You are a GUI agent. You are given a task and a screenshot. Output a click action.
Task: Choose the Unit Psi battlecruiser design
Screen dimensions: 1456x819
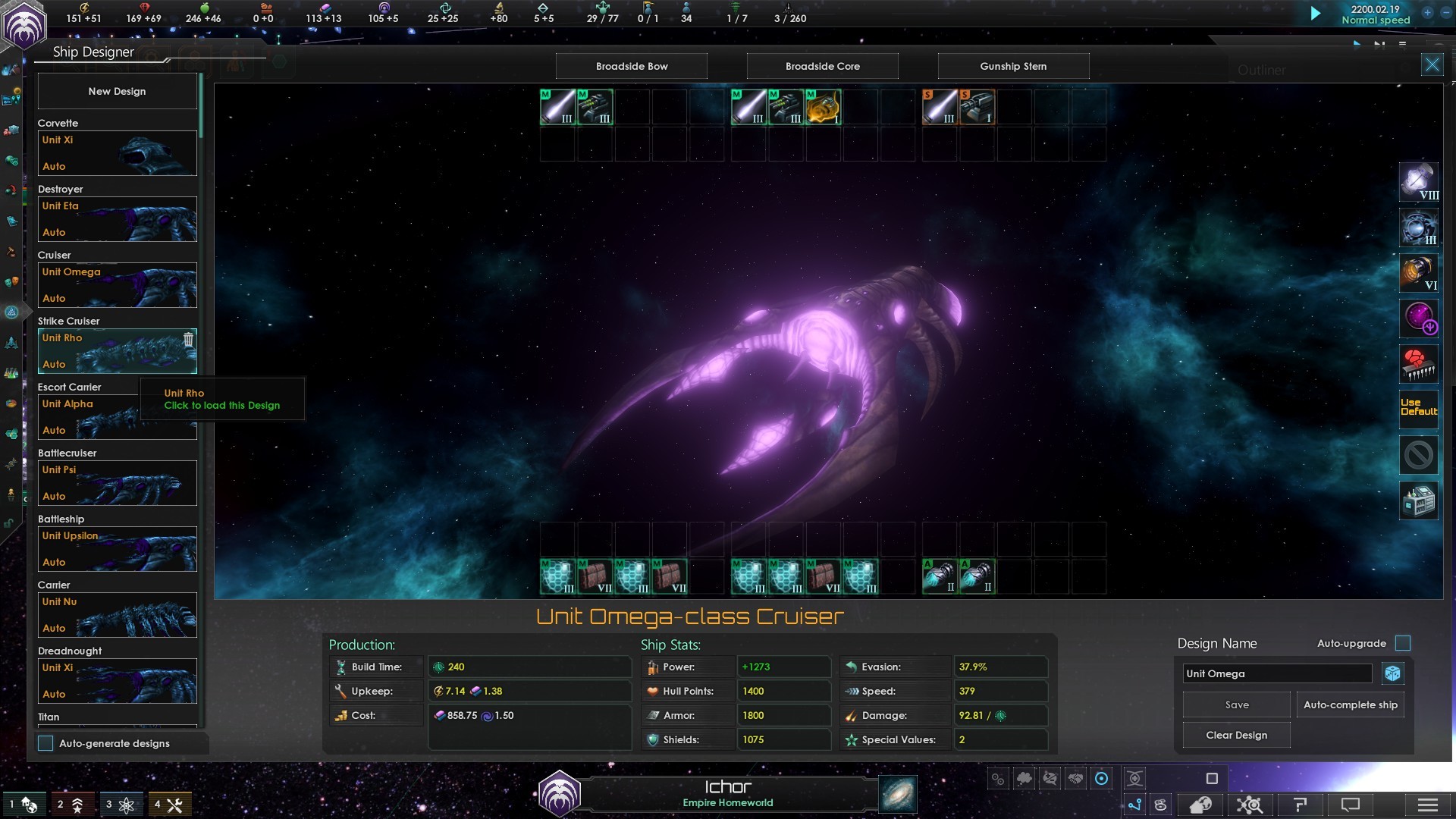click(117, 483)
